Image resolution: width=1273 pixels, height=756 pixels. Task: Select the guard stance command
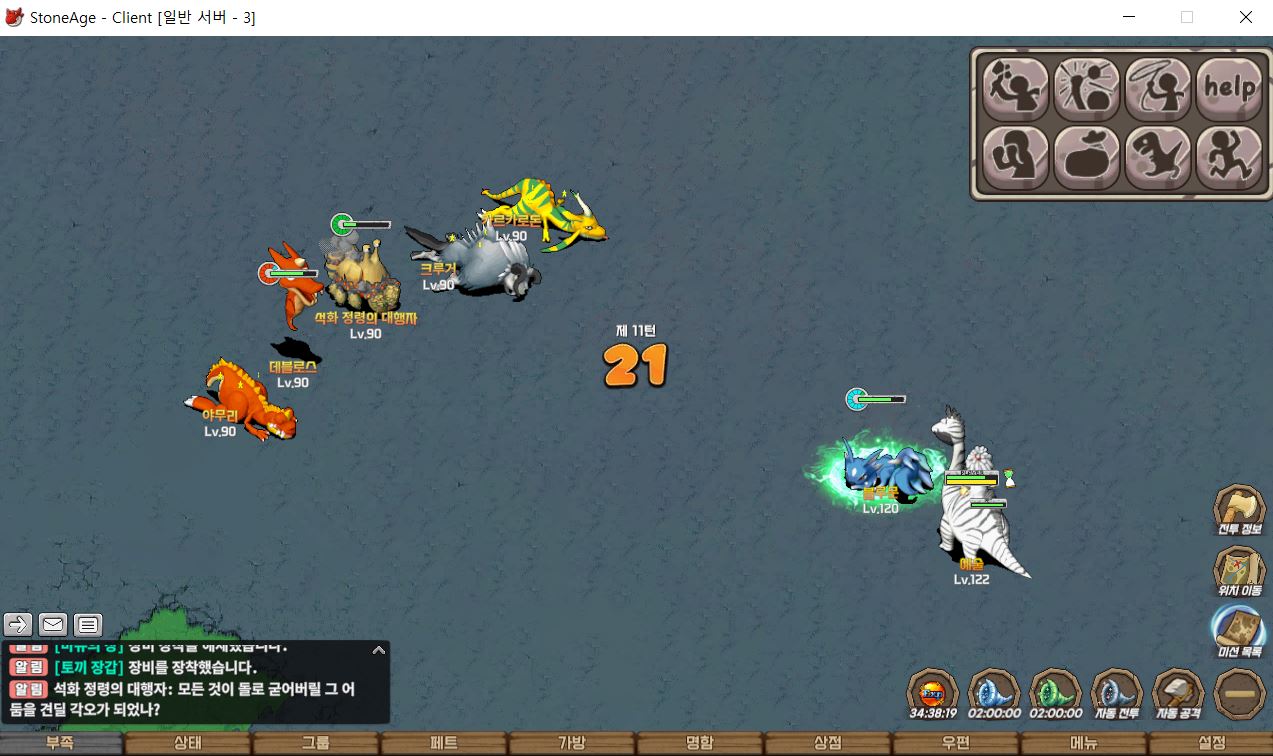pyautogui.click(x=1016, y=158)
